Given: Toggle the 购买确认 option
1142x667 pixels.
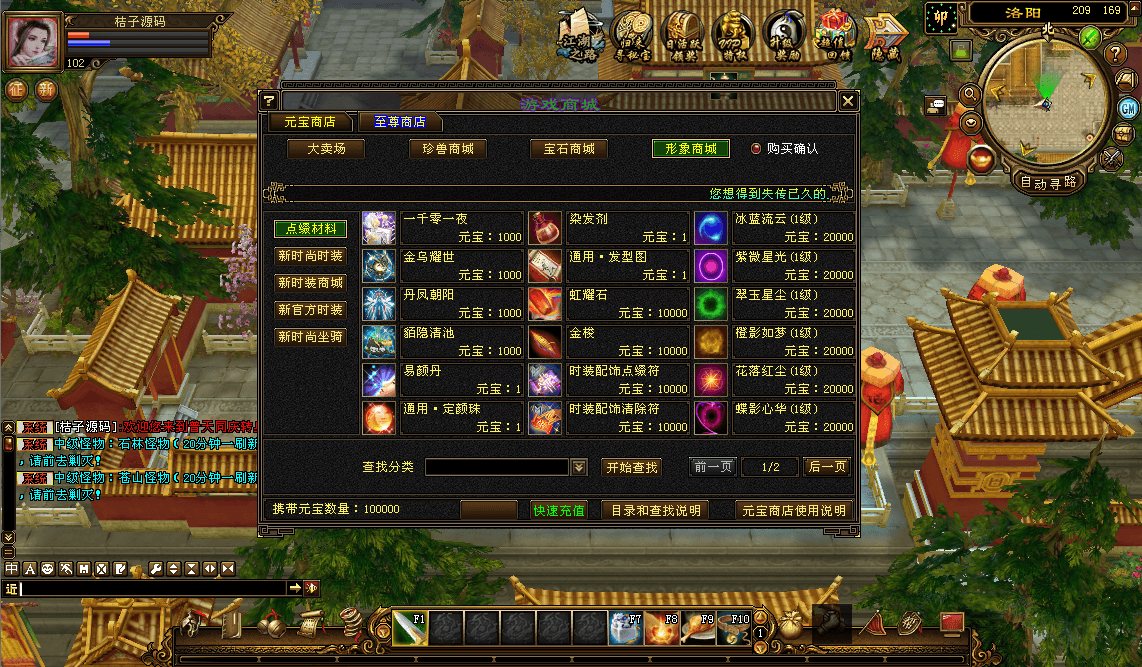Looking at the screenshot, I should 756,148.
